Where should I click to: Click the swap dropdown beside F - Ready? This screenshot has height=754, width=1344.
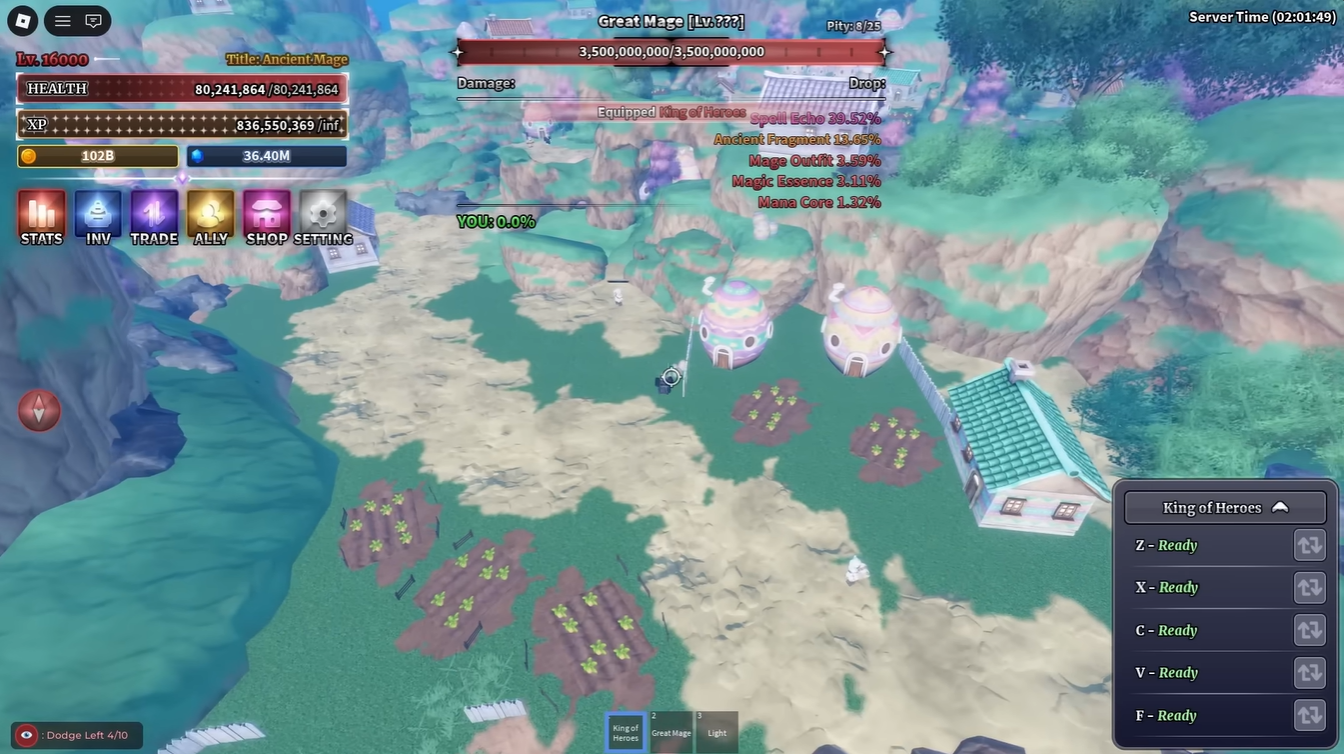[1309, 715]
